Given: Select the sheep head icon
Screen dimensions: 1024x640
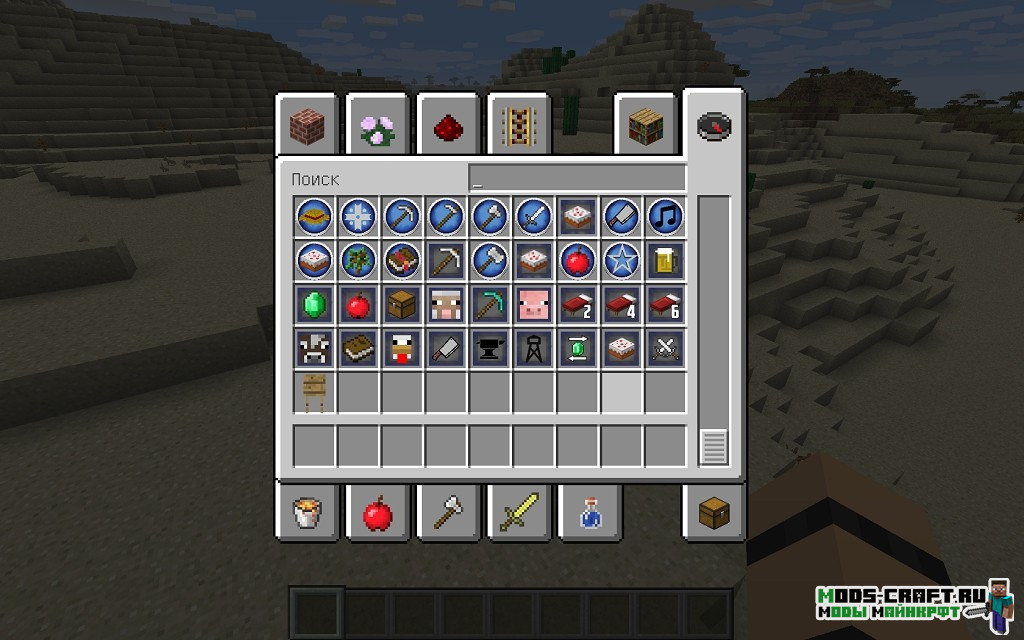Looking at the screenshot, I should pyautogui.click(x=446, y=303).
